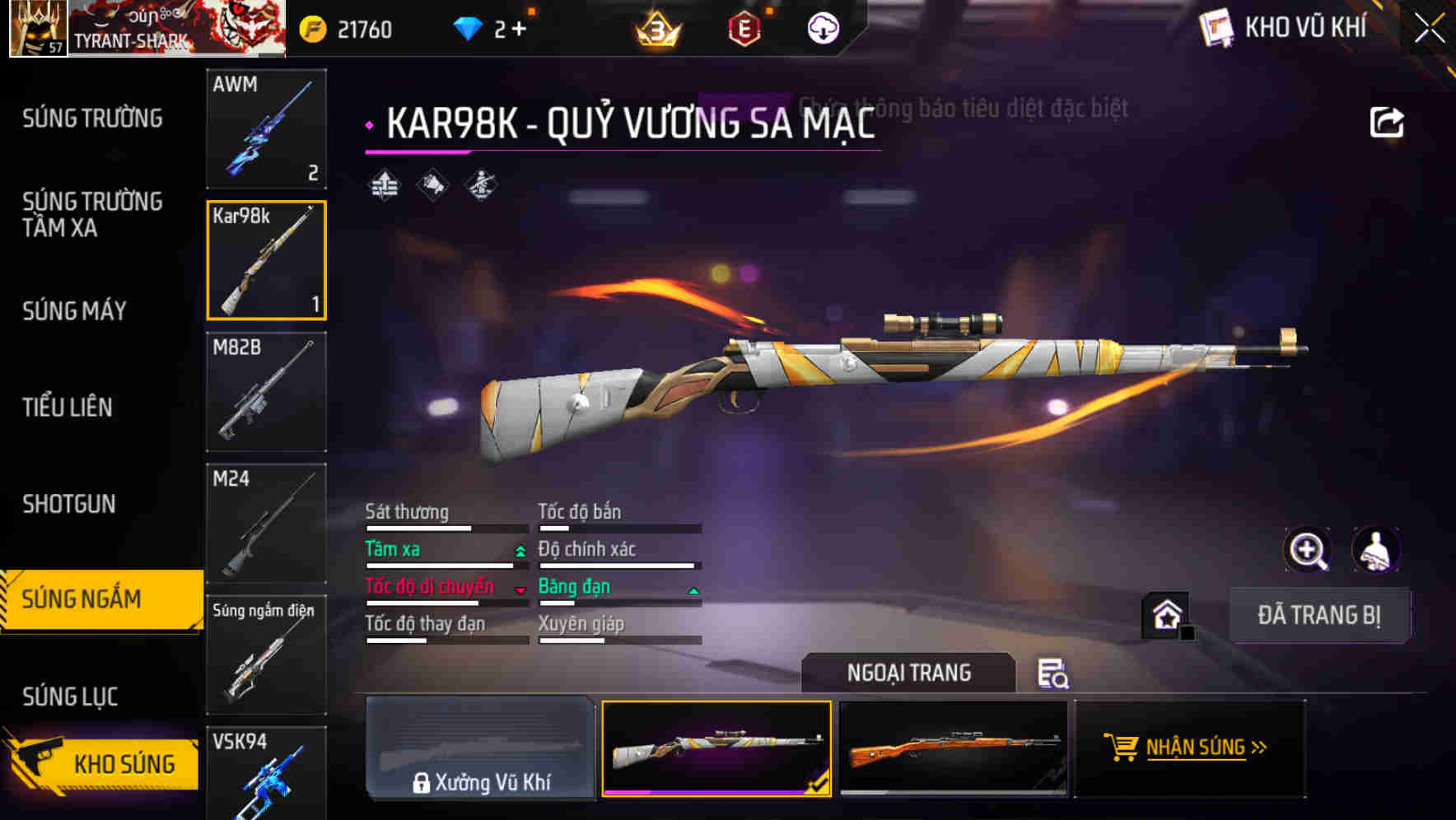Expand the green arrow next to Bằng đạn stat
This screenshot has width=1456, height=820.
[x=693, y=590]
